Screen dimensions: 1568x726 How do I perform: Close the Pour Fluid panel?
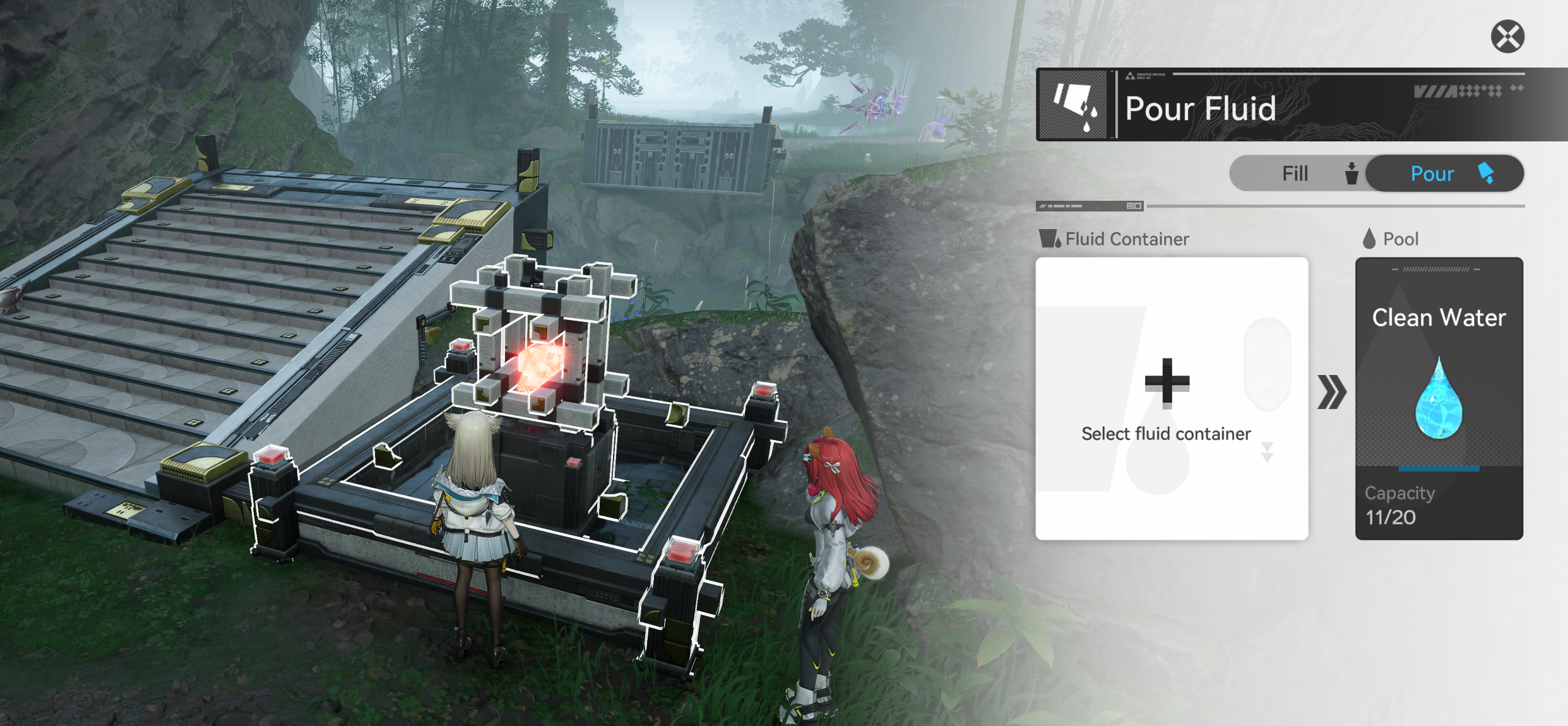pos(1507,37)
